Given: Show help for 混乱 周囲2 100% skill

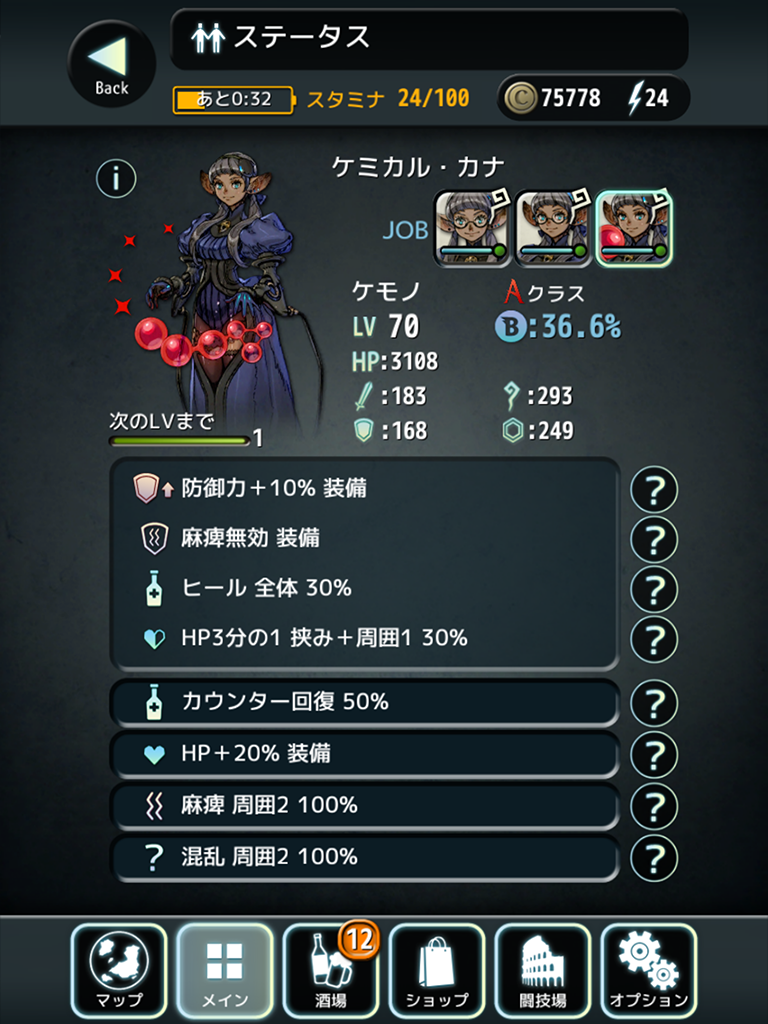Looking at the screenshot, I should [655, 858].
